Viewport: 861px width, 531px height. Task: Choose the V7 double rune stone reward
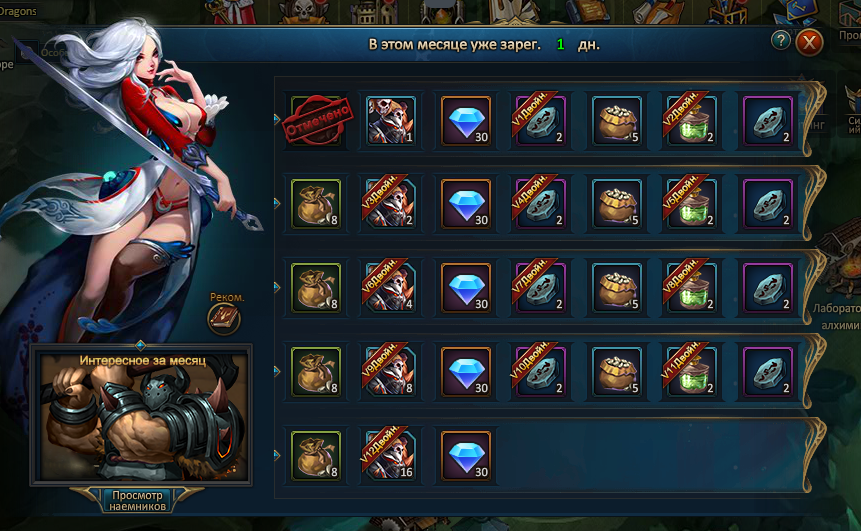point(541,289)
